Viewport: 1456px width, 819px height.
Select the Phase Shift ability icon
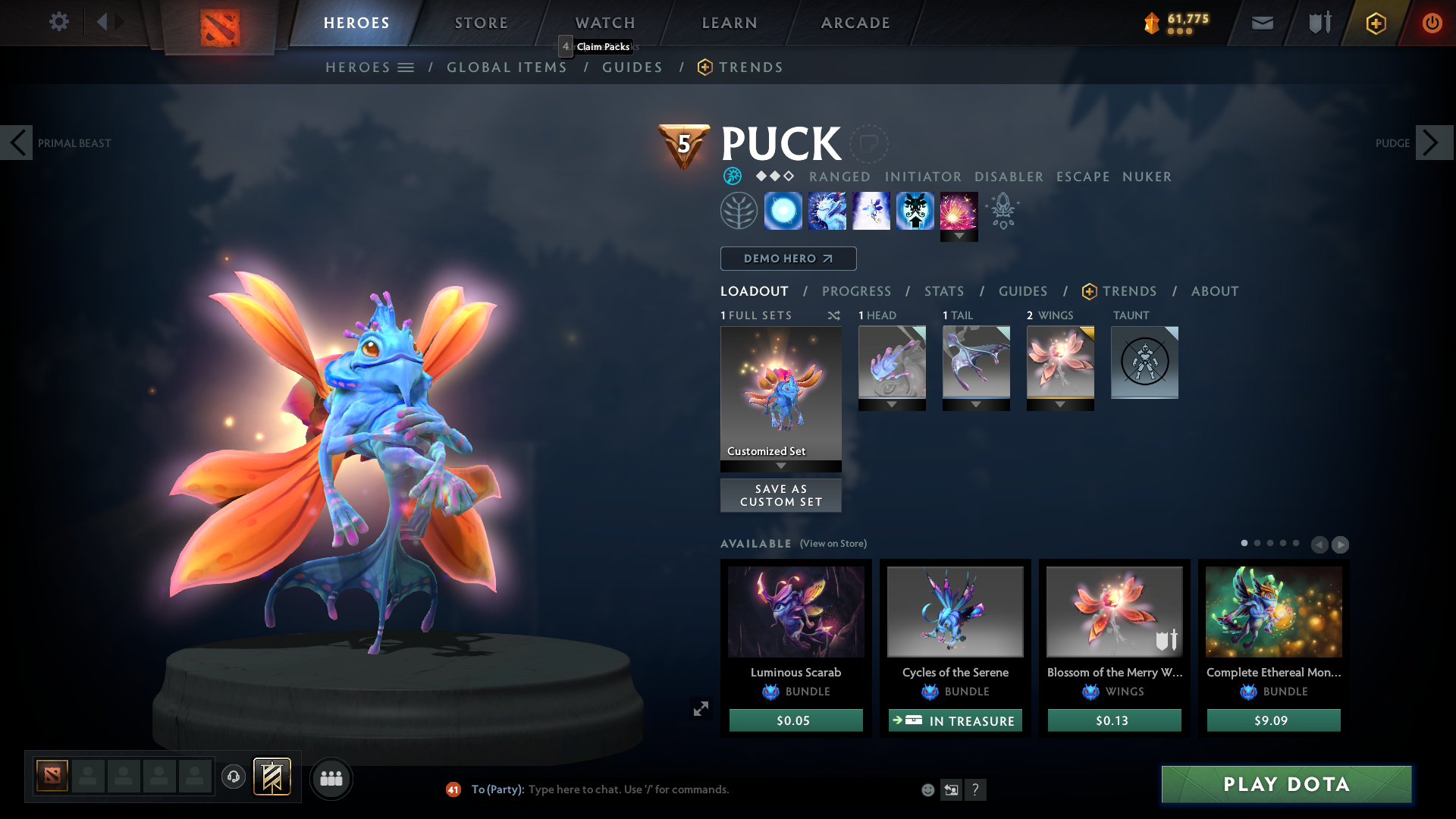pos(871,210)
